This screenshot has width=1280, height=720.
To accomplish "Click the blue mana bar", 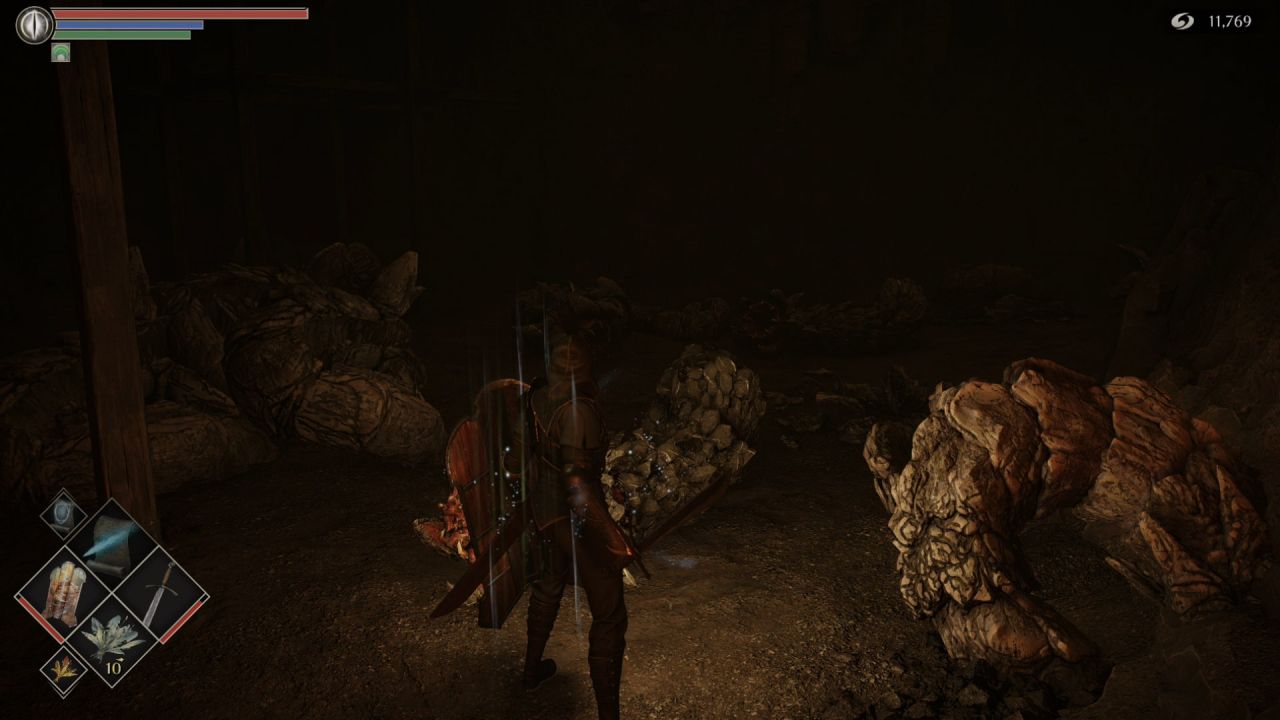I will [130, 24].
